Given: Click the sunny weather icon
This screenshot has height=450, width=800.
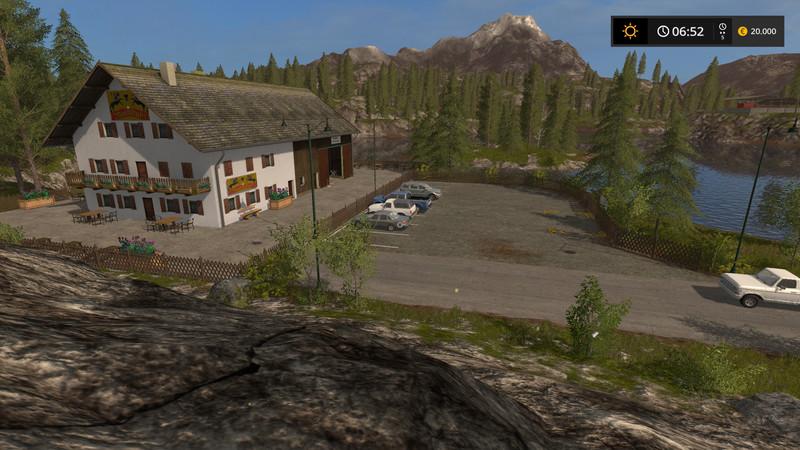Looking at the screenshot, I should click(x=630, y=31).
